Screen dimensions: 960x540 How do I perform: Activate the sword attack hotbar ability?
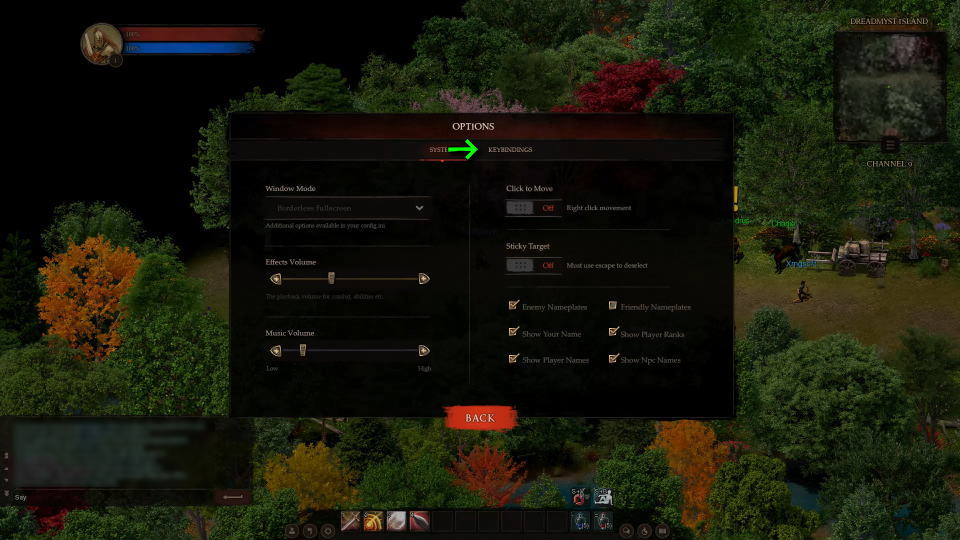351,521
